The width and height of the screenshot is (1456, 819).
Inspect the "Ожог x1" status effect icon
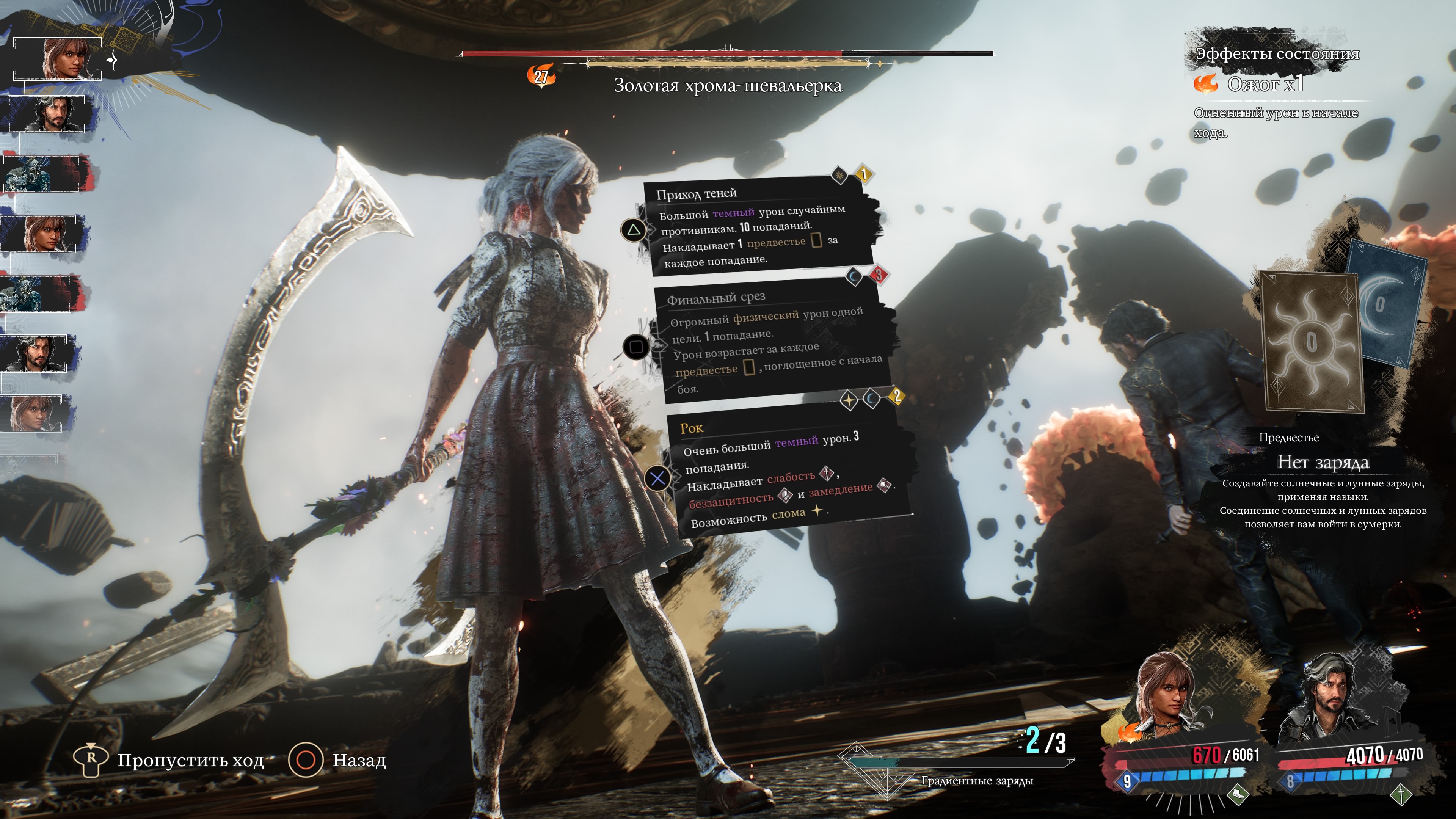[1206, 84]
